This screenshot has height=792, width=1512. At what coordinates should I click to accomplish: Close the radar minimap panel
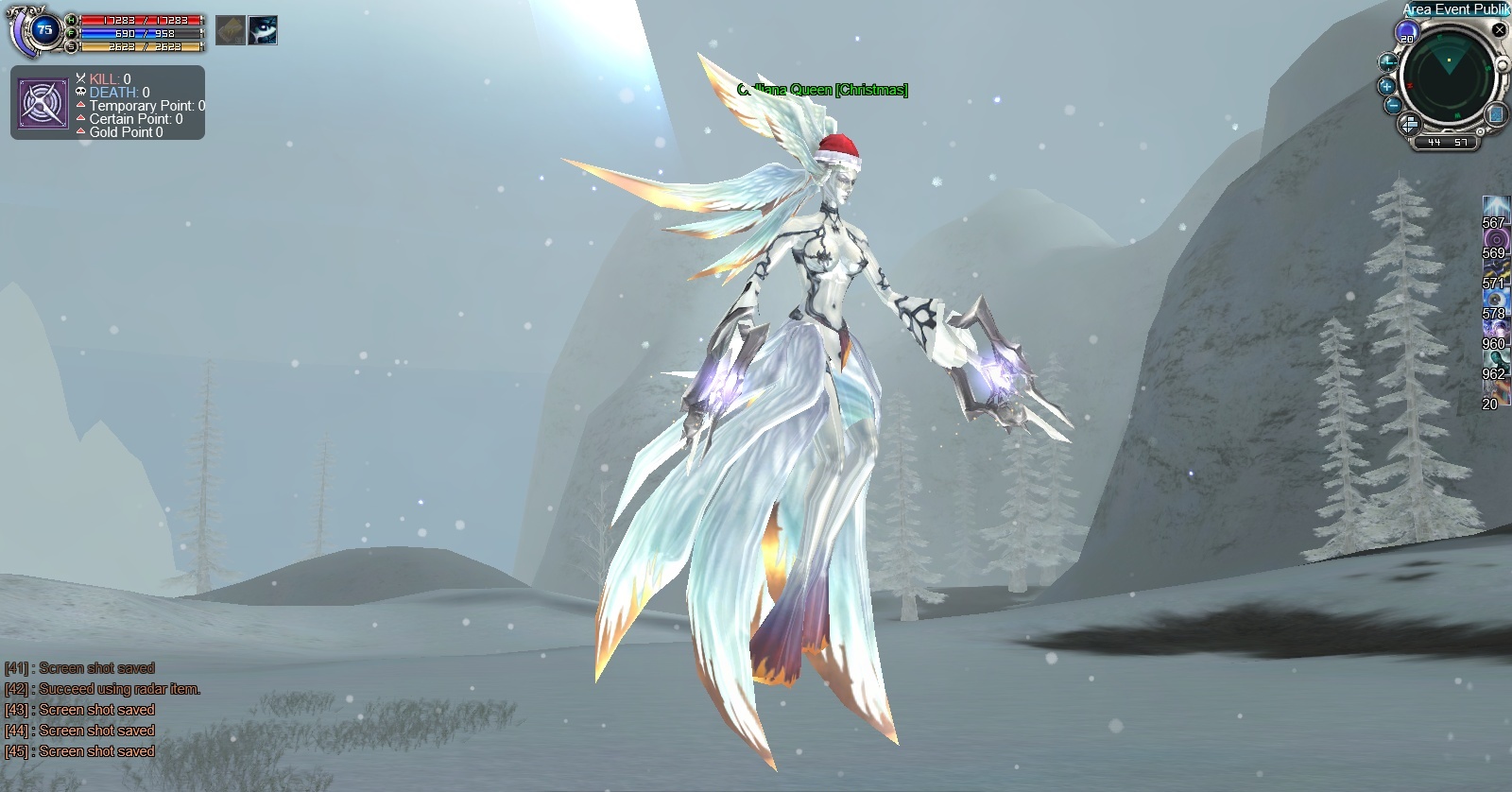coord(1499,29)
